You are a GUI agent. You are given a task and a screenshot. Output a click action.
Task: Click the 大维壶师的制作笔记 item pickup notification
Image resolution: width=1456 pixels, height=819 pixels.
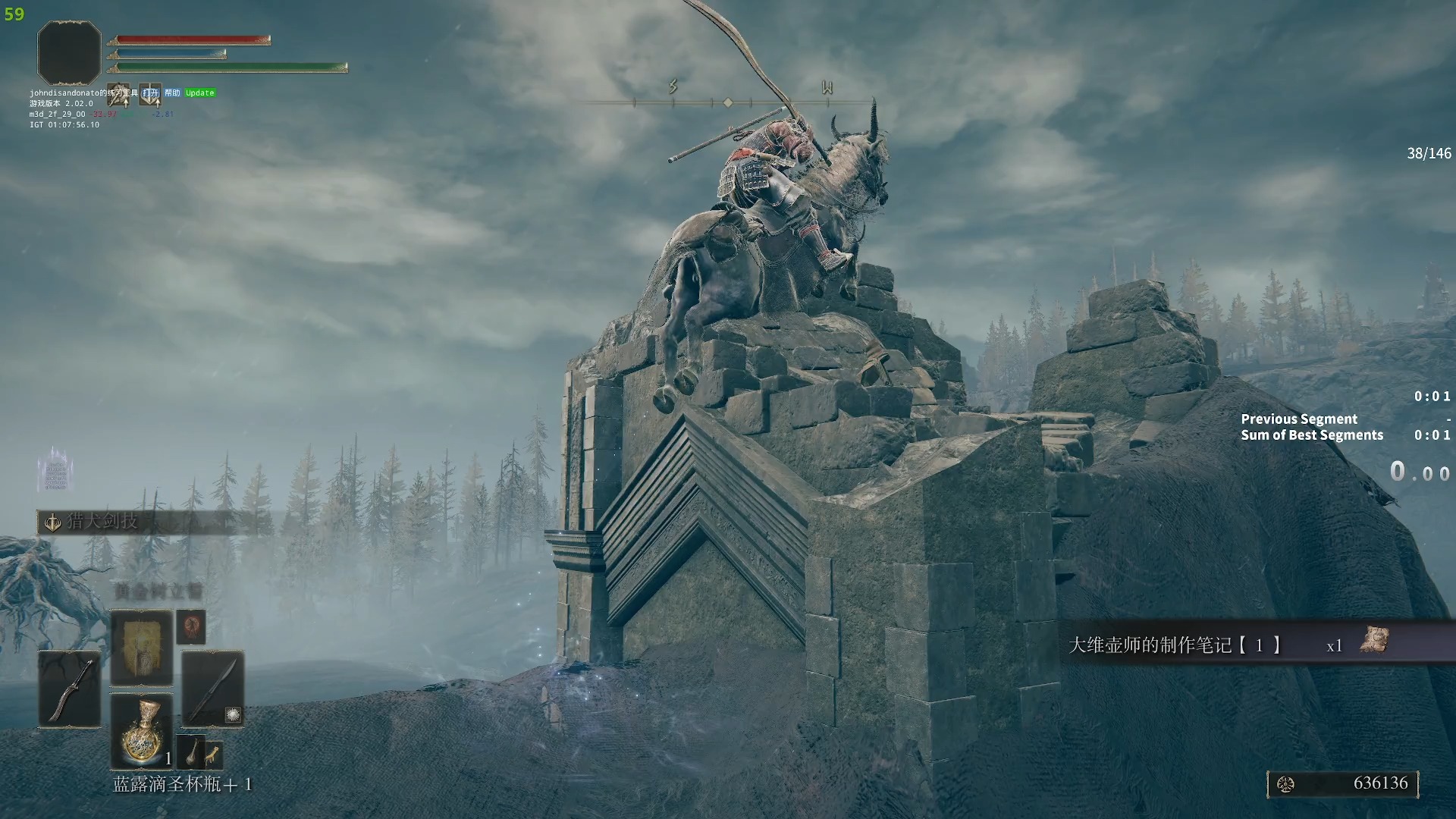click(x=1228, y=645)
